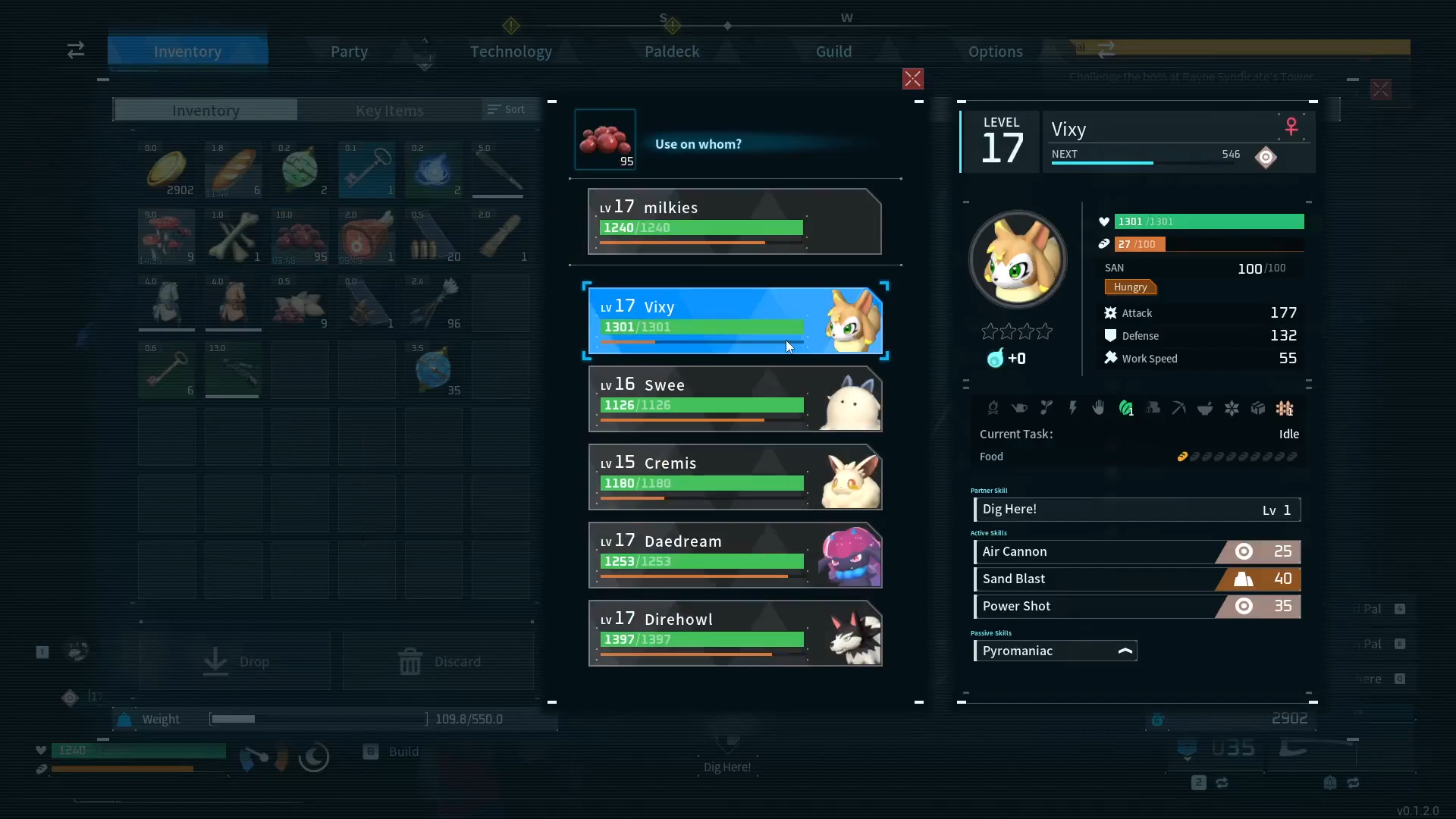Show the Options tab
1456x819 pixels.
coord(995,52)
